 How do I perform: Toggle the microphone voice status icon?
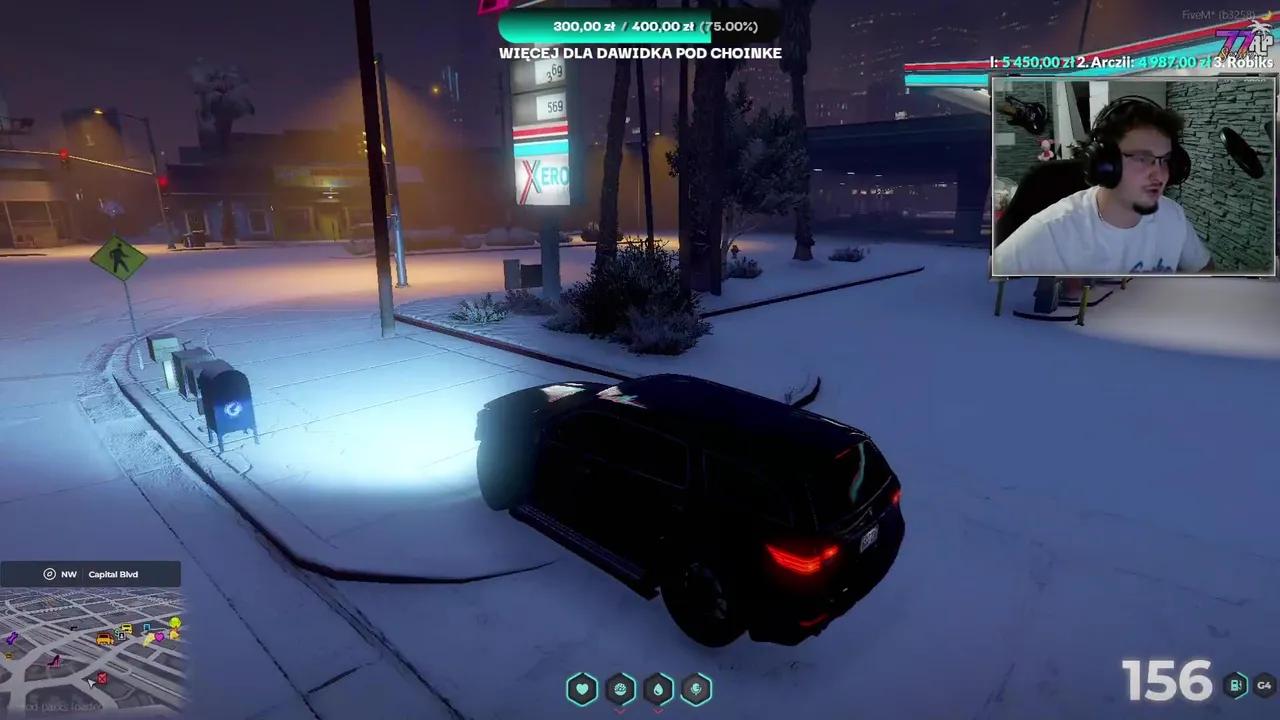point(696,689)
